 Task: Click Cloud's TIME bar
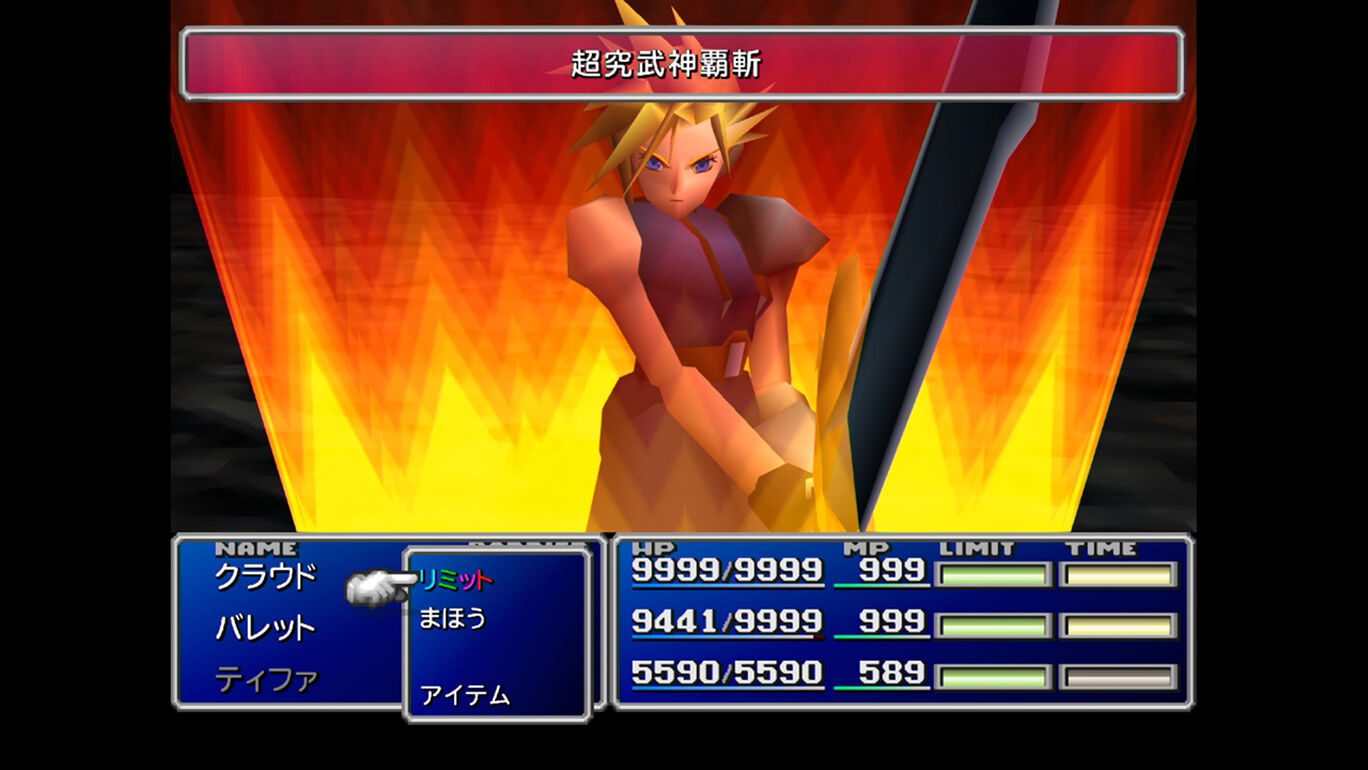(x=1118, y=573)
